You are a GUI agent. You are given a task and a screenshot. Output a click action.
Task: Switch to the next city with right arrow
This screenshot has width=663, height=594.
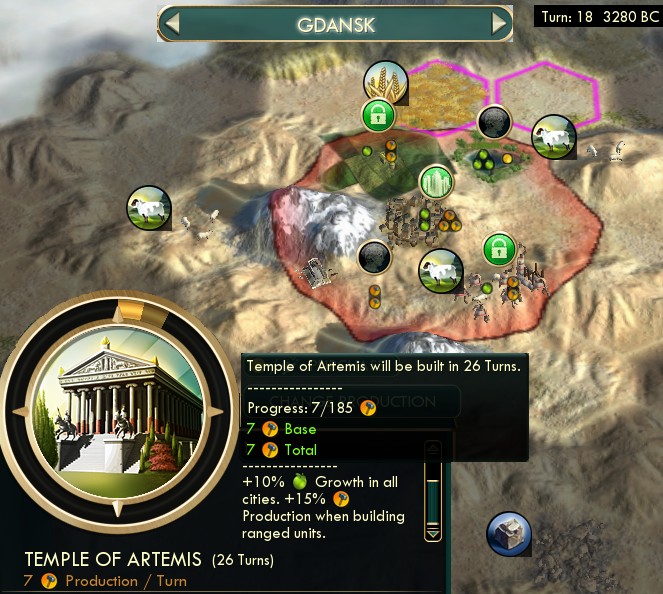(x=499, y=24)
